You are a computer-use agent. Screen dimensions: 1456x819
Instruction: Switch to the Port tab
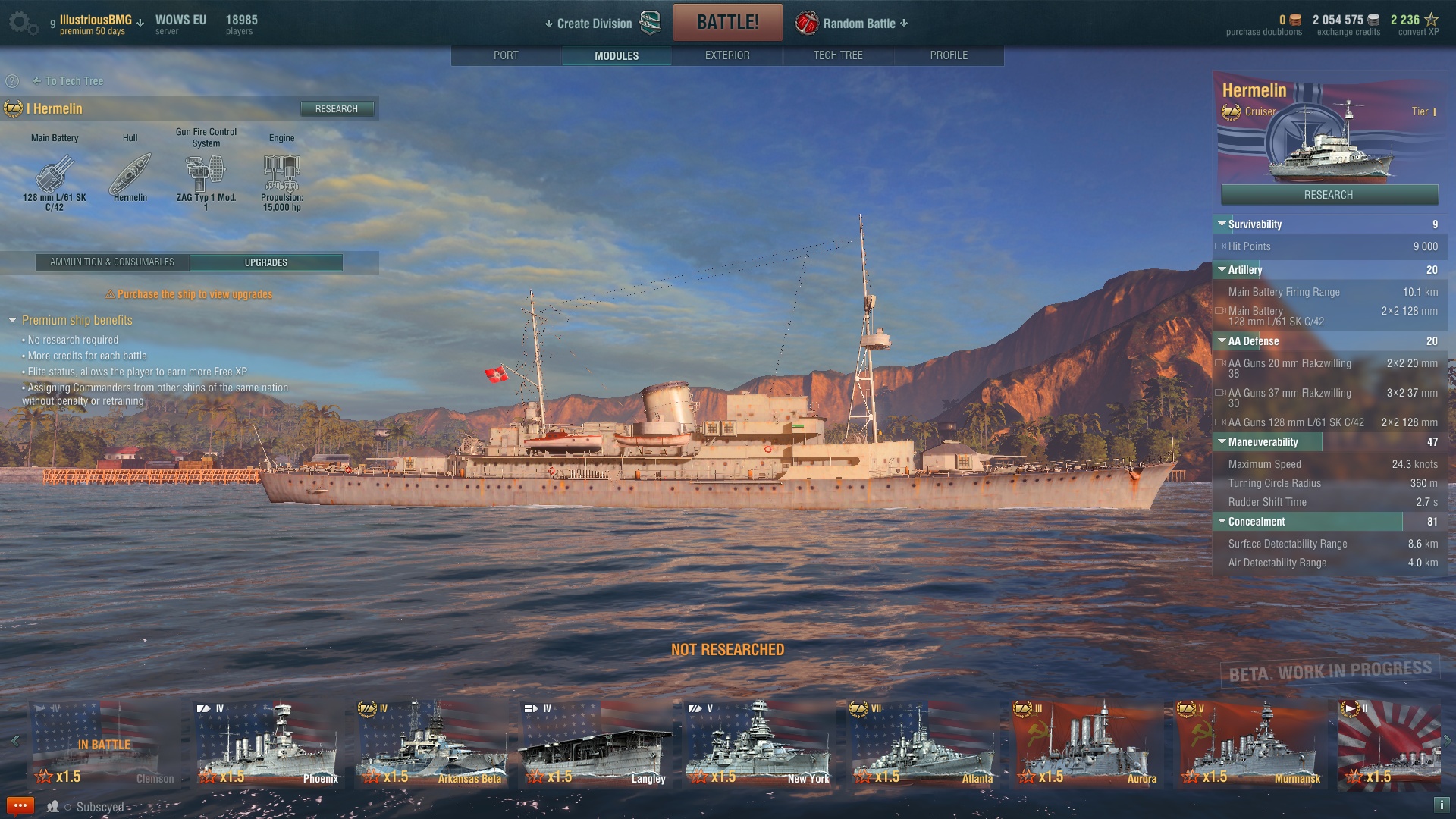(x=506, y=55)
